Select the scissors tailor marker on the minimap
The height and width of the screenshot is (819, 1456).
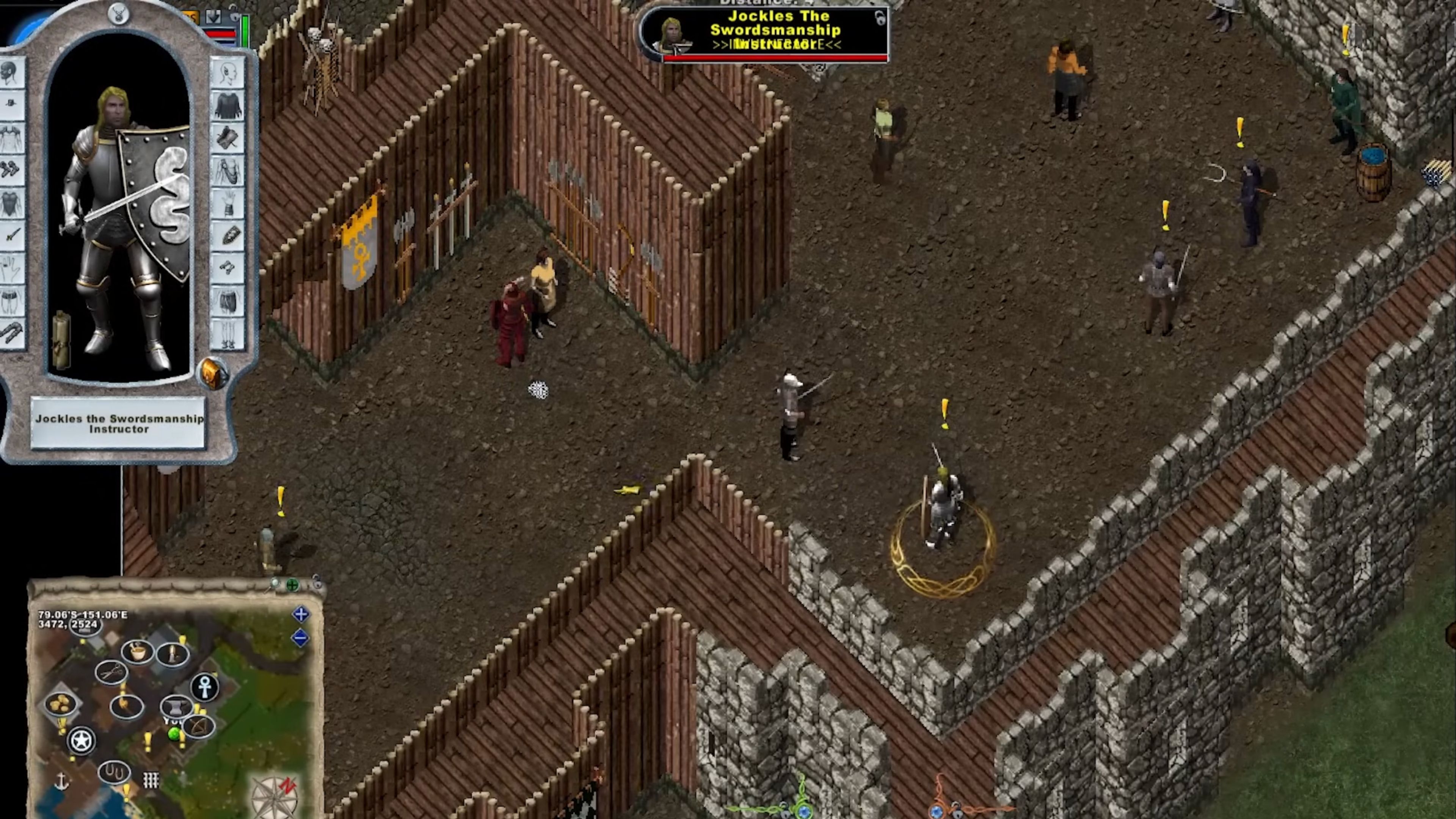coord(112,672)
